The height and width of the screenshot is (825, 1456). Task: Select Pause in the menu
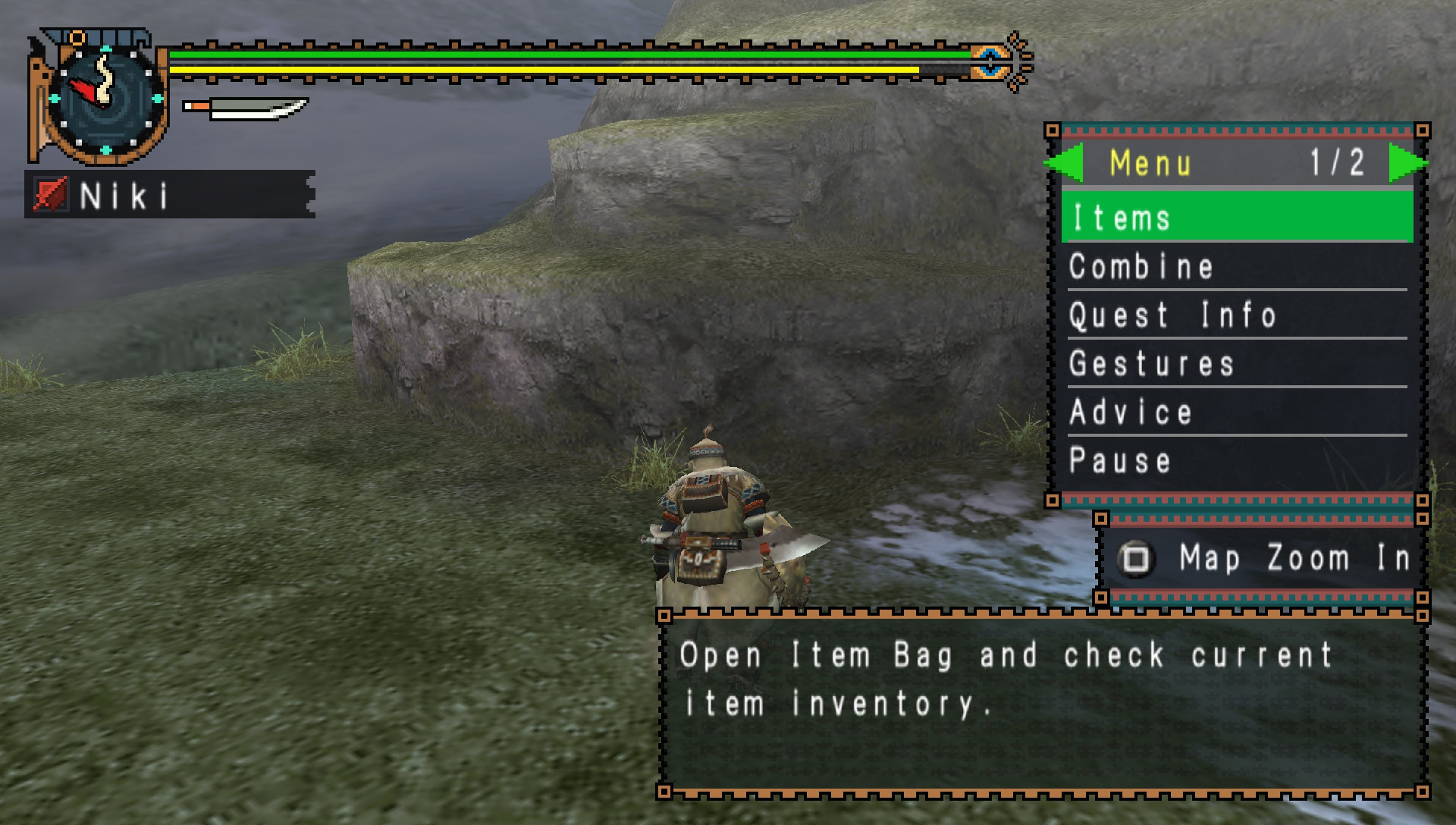pos(1236,461)
